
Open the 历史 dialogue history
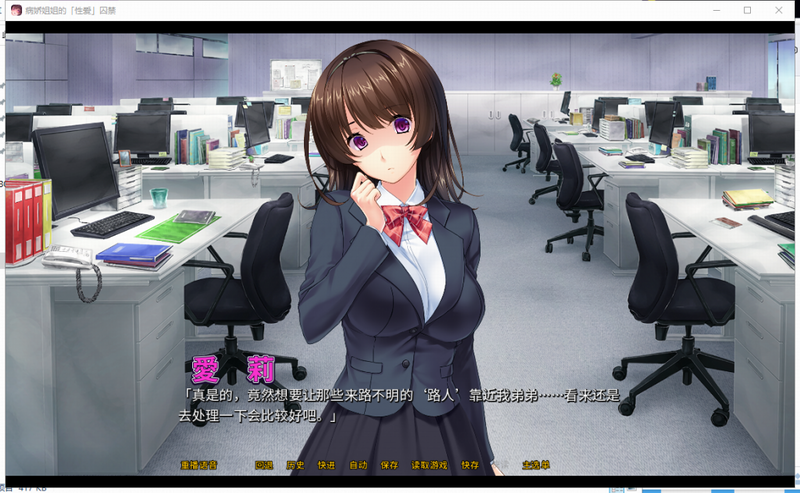click(295, 466)
